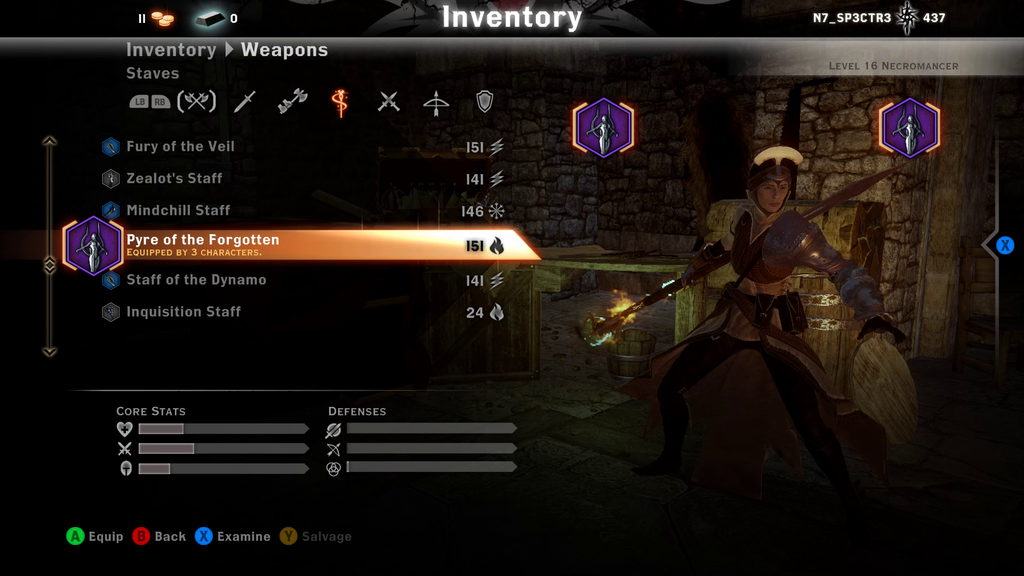
Task: Switch to the one-handed sword category
Action: pyautogui.click(x=245, y=102)
